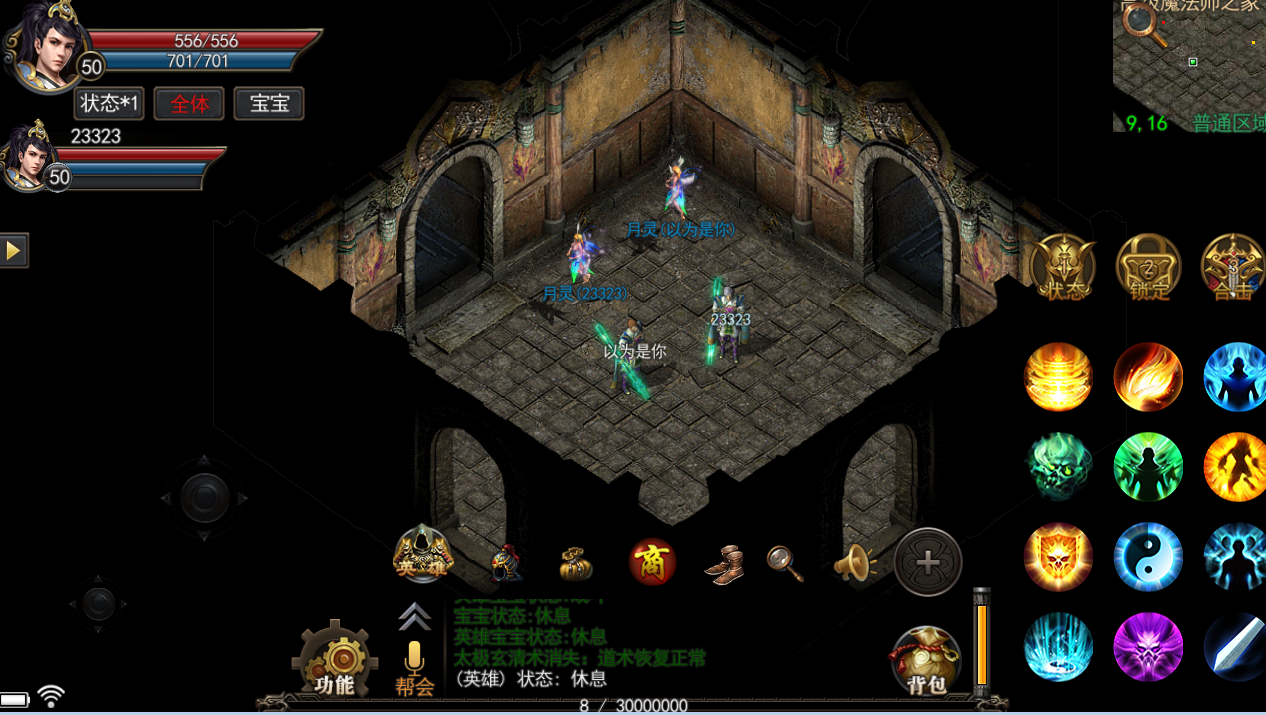Screen dimensions: 1266x715
Task: Open the 背包 backpack bag
Action: pyautogui.click(x=925, y=662)
